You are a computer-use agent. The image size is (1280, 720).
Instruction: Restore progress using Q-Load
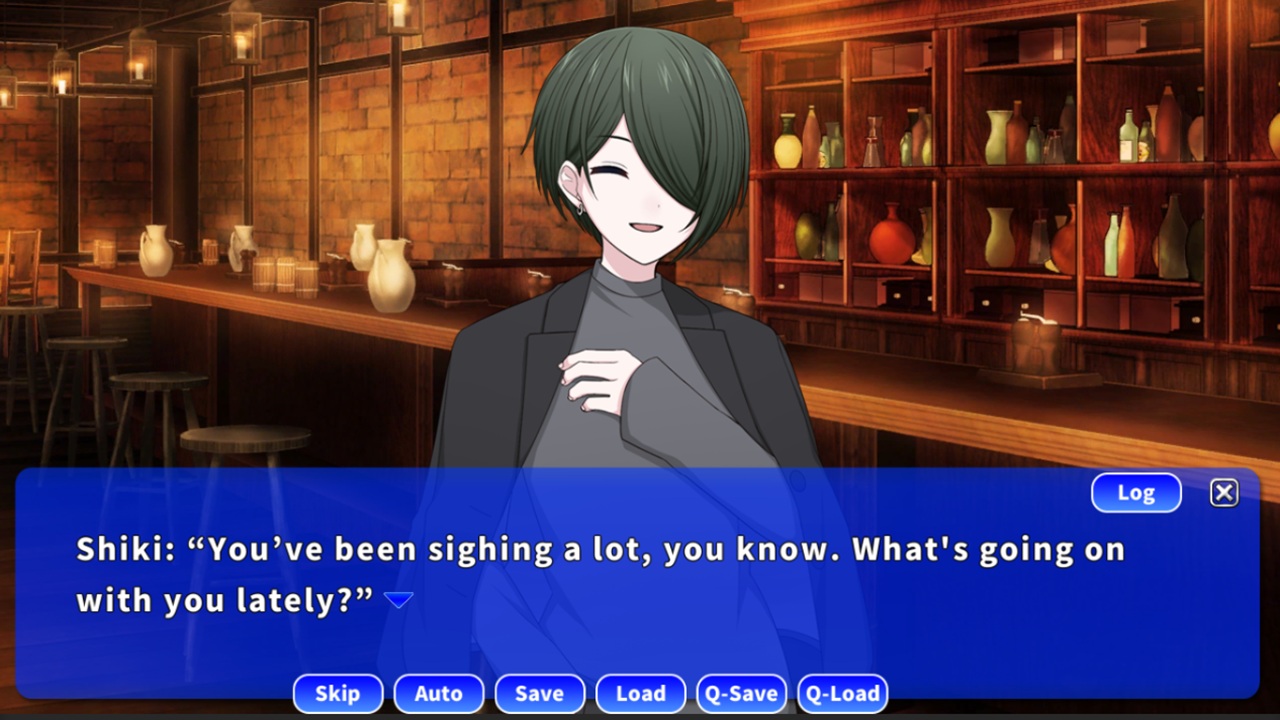843,693
